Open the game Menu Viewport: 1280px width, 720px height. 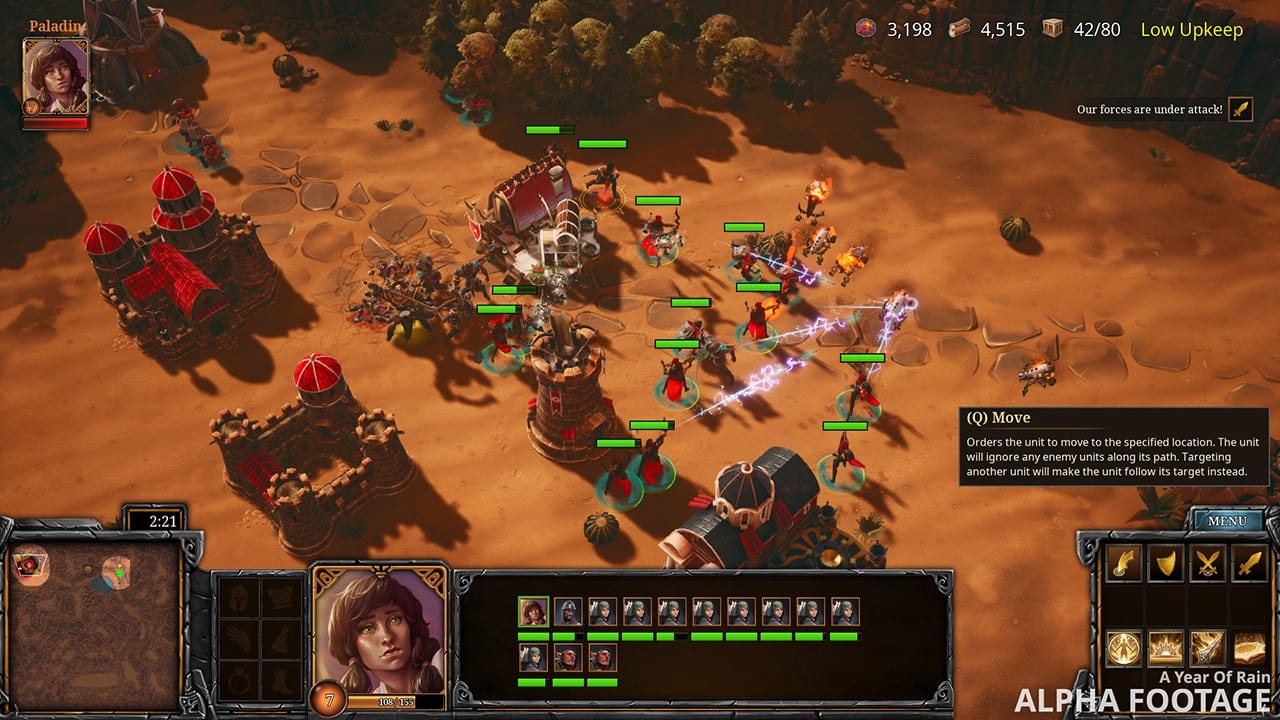(1226, 521)
